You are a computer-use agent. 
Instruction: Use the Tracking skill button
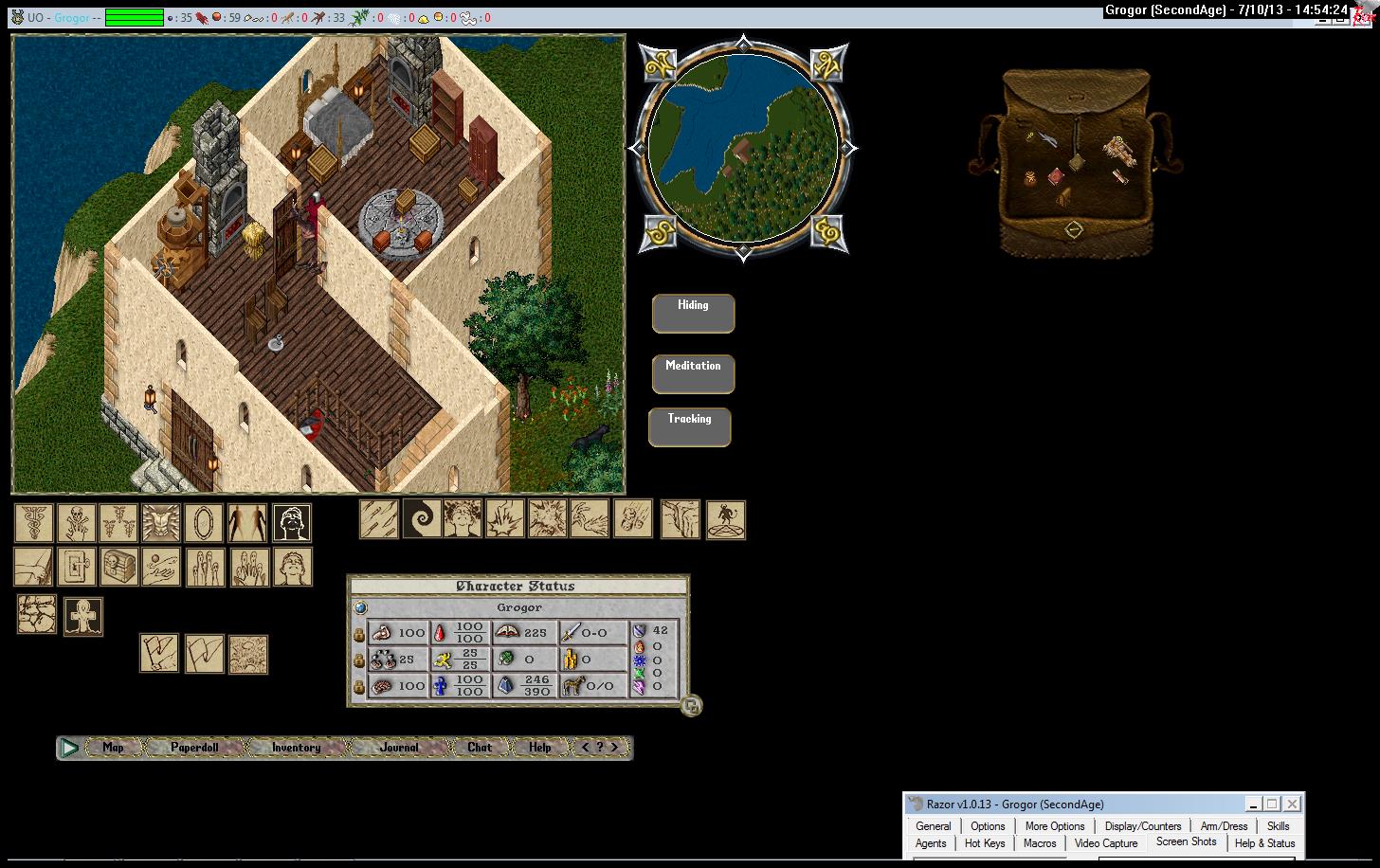(x=689, y=427)
